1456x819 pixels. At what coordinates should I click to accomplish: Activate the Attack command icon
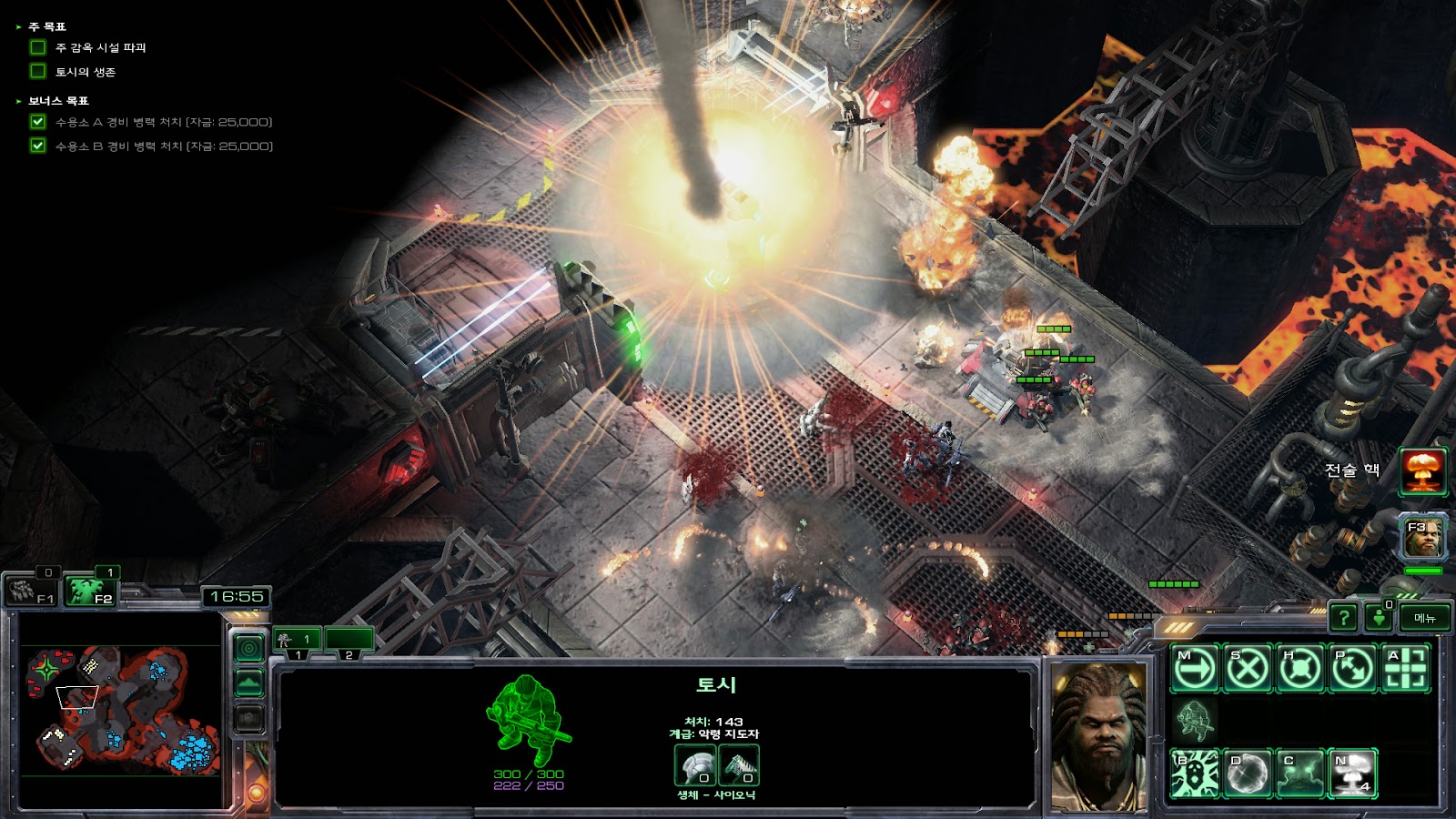(x=1405, y=669)
